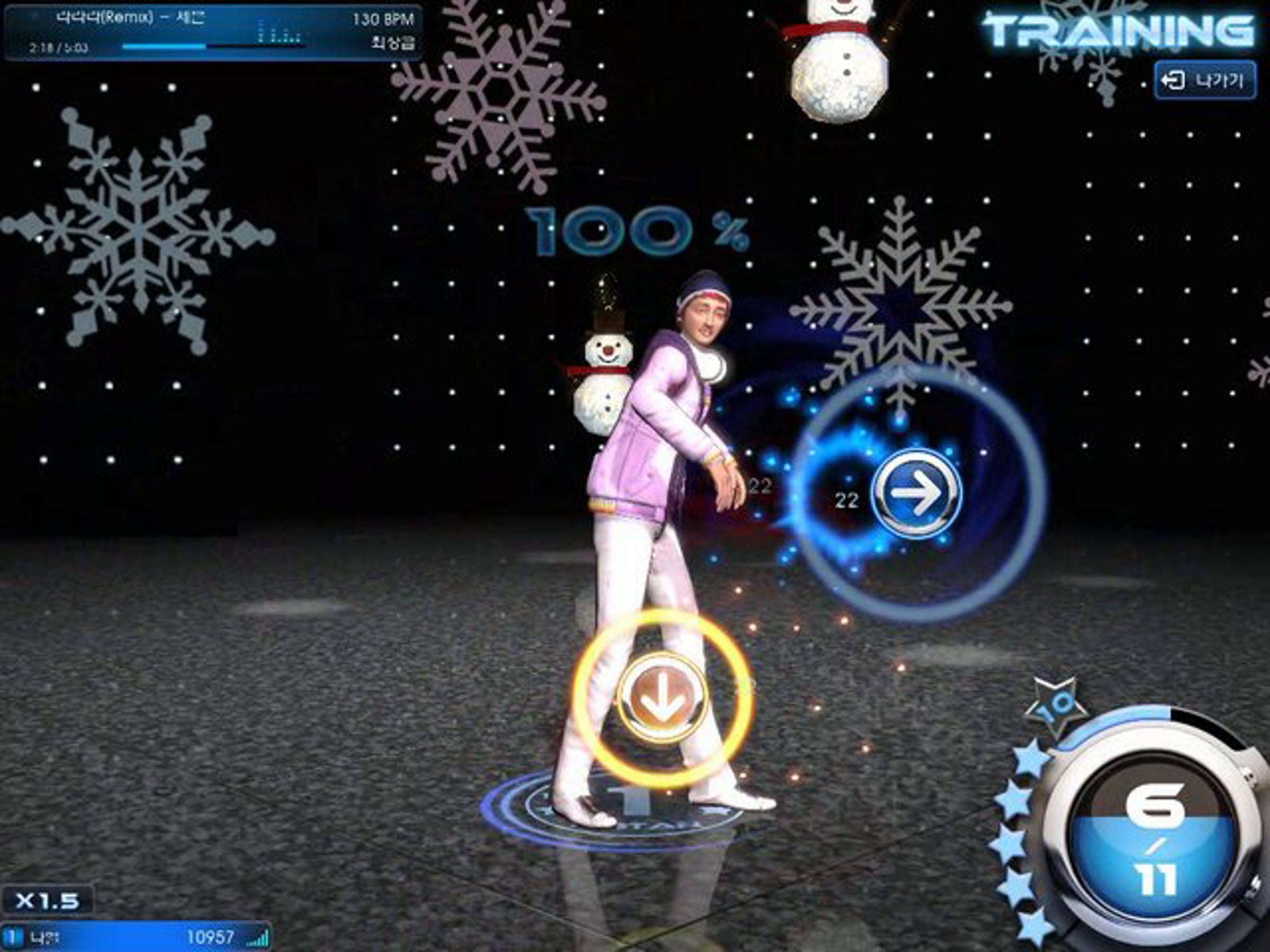Click the 나가기 exit button
The width and height of the screenshot is (1270, 952).
[1204, 80]
